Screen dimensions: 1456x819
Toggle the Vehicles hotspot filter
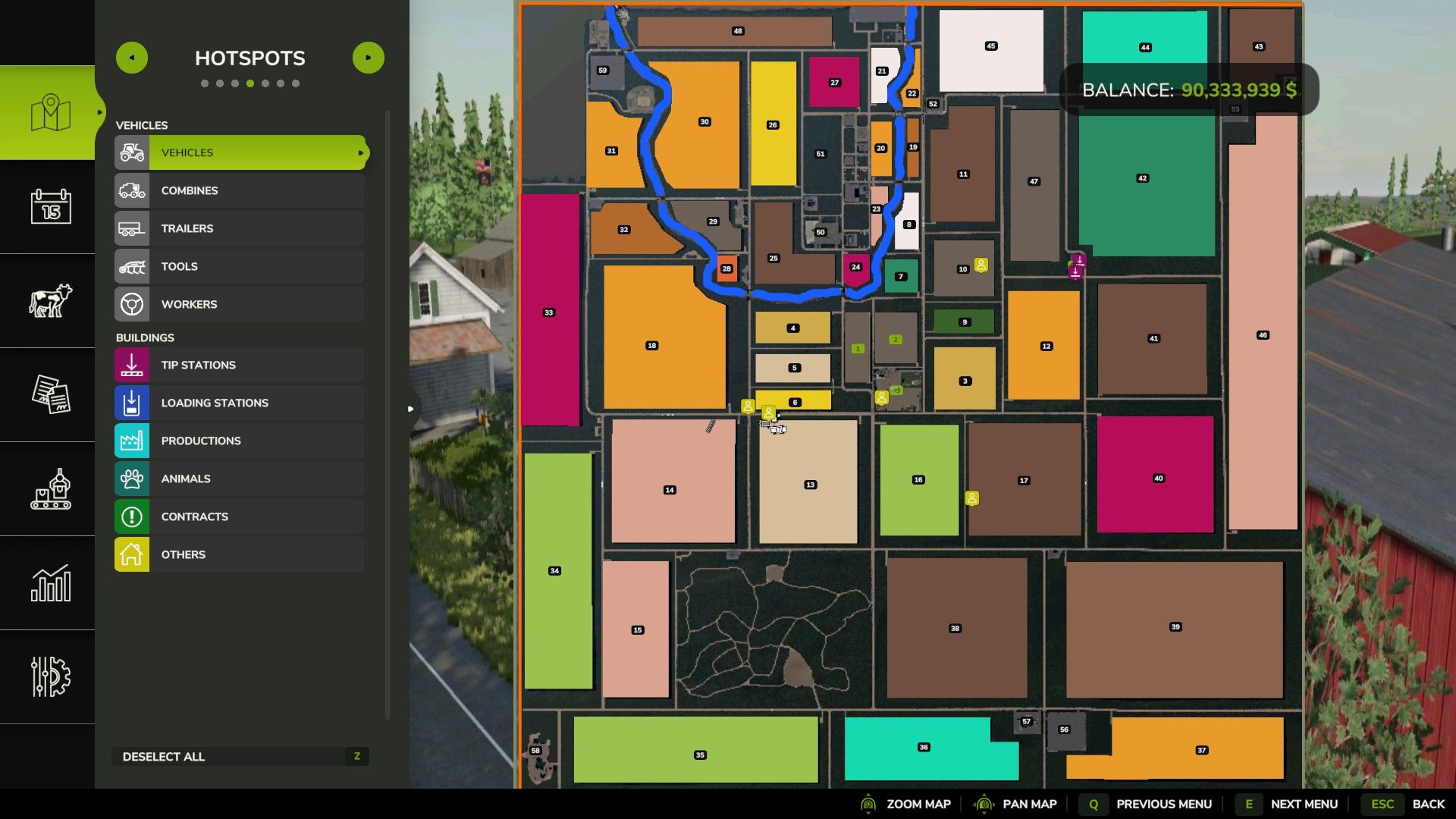click(x=240, y=152)
